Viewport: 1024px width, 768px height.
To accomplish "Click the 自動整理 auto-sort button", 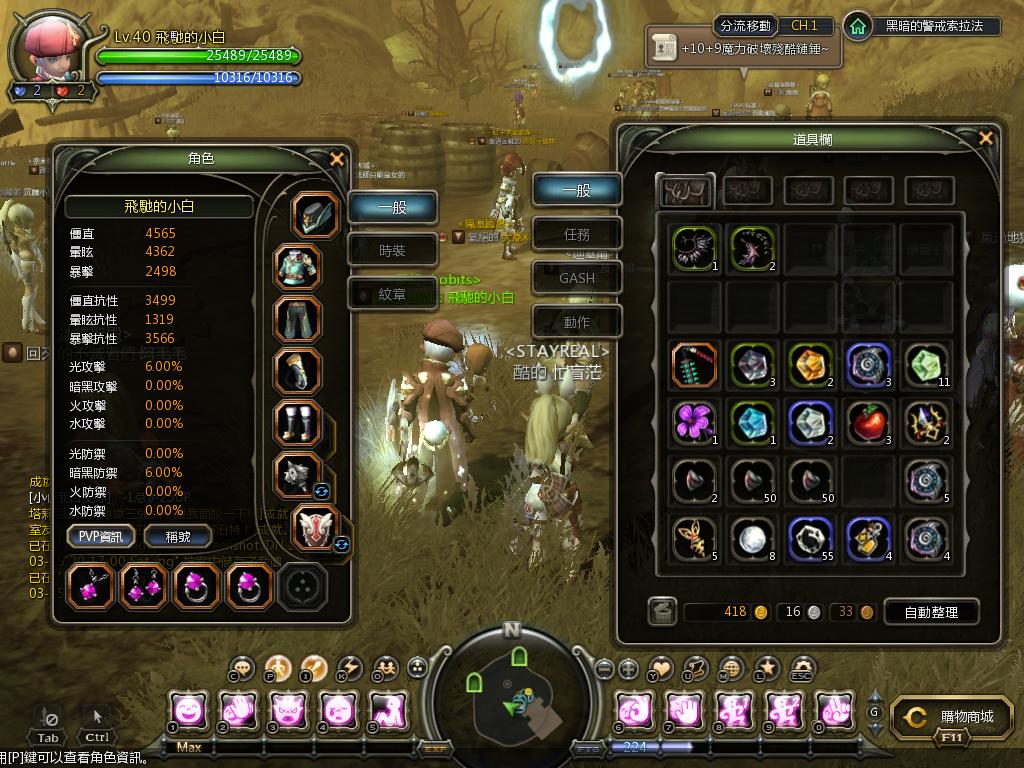I will point(931,612).
